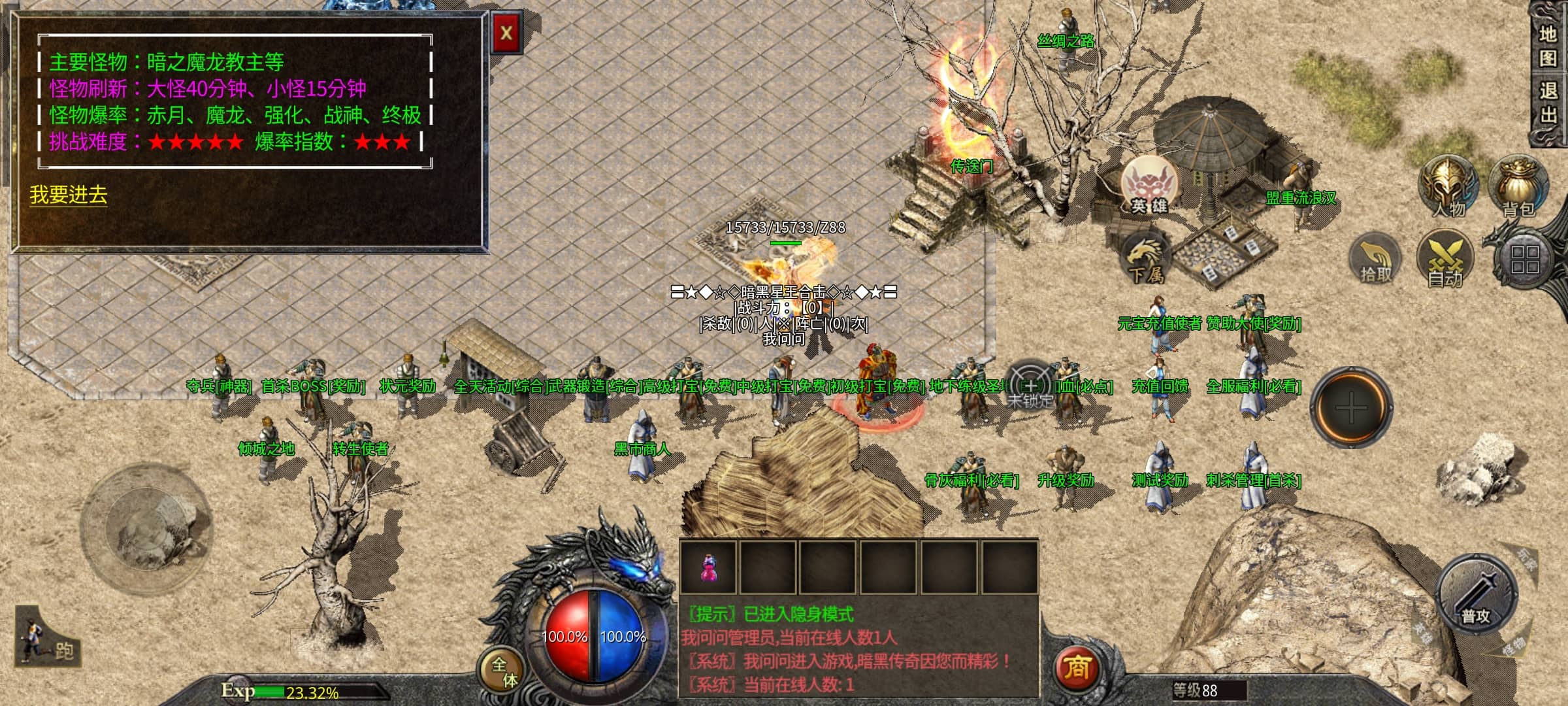Viewport: 1568px width, 706px height.
Task: Open the chat message log
Action: pyautogui.click(x=858, y=649)
